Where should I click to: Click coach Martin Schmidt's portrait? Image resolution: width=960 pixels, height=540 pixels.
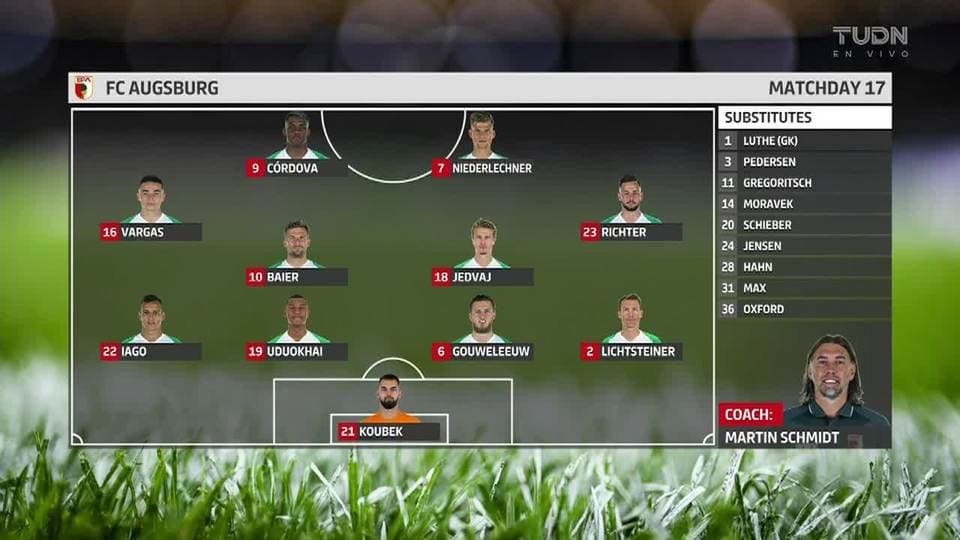tap(833, 375)
